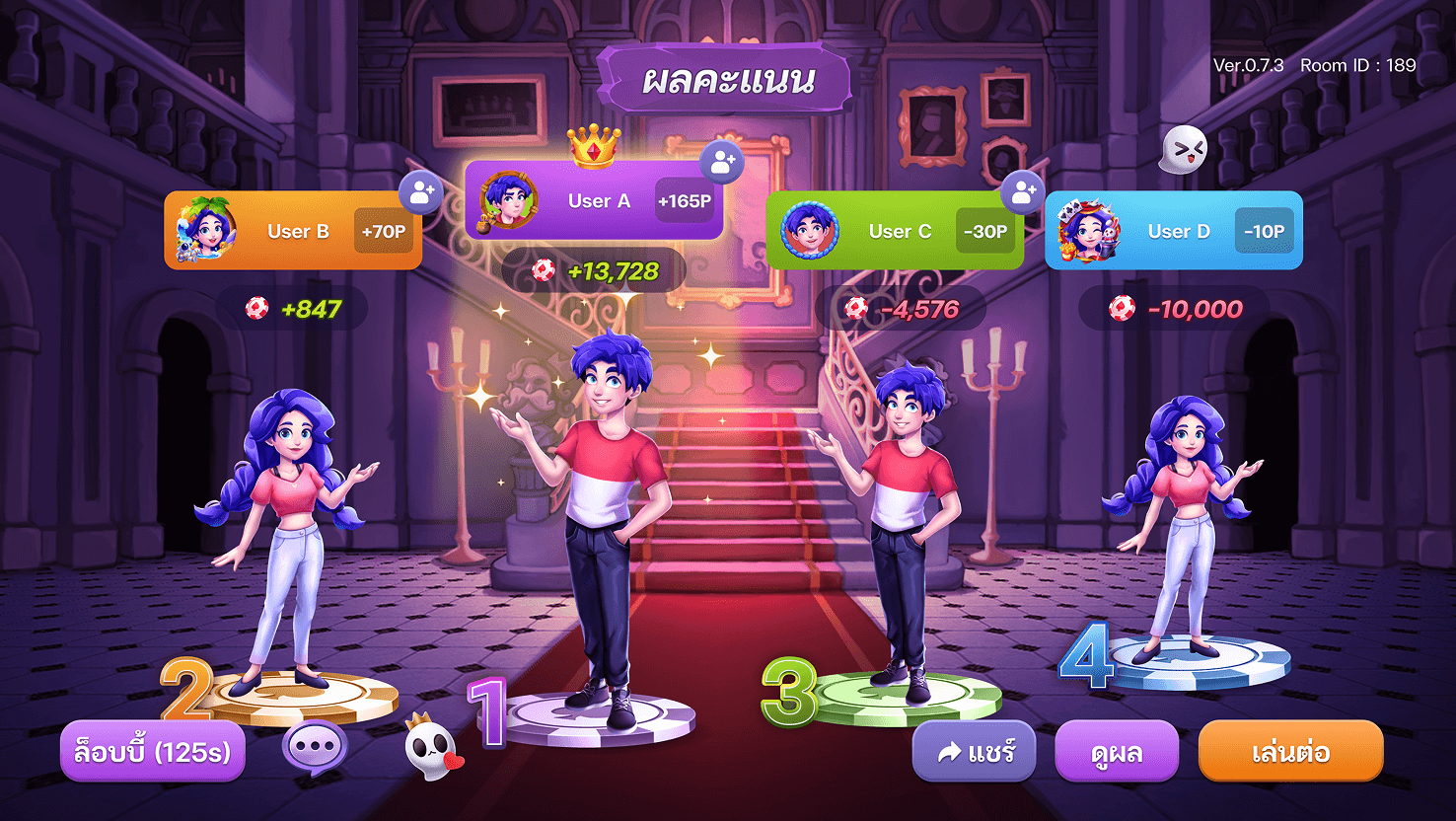Click the orange เล่นต่อ continue button

coord(1290,752)
